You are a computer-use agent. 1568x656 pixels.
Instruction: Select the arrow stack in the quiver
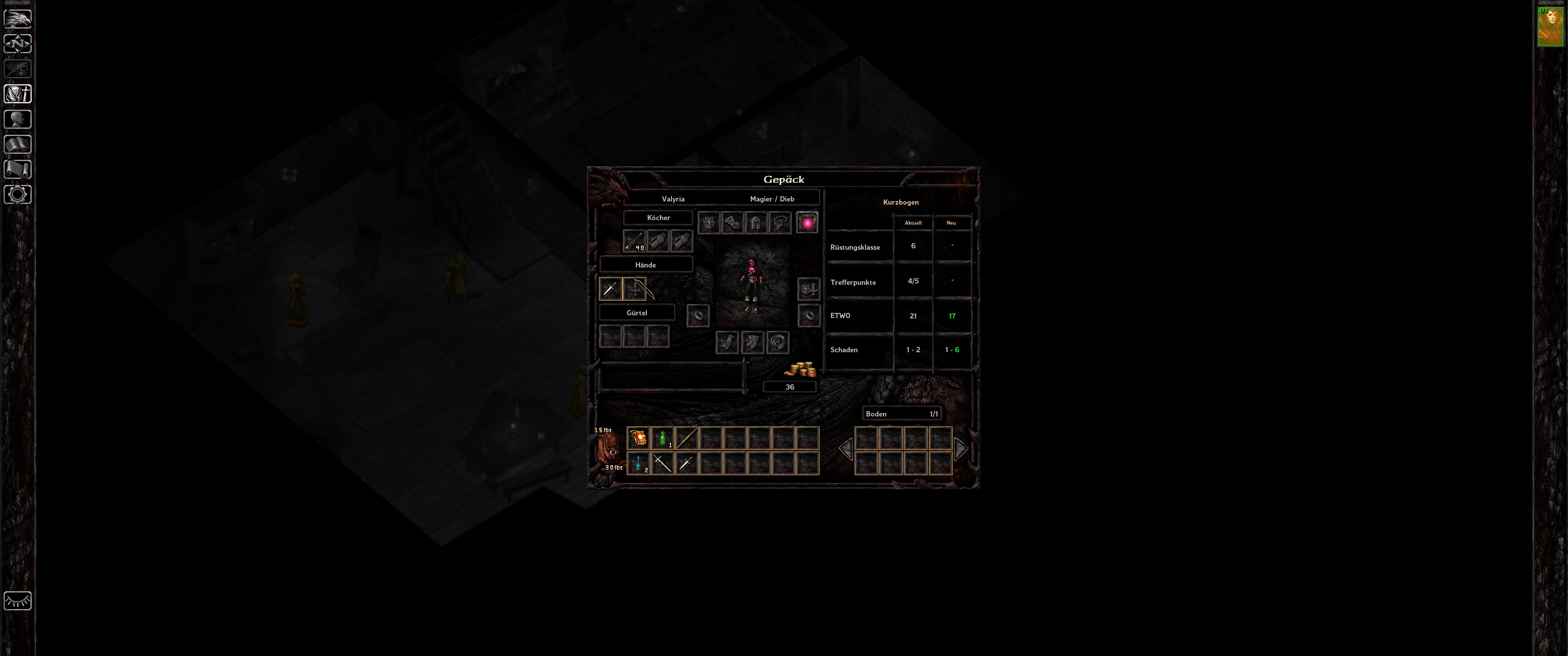(x=634, y=241)
